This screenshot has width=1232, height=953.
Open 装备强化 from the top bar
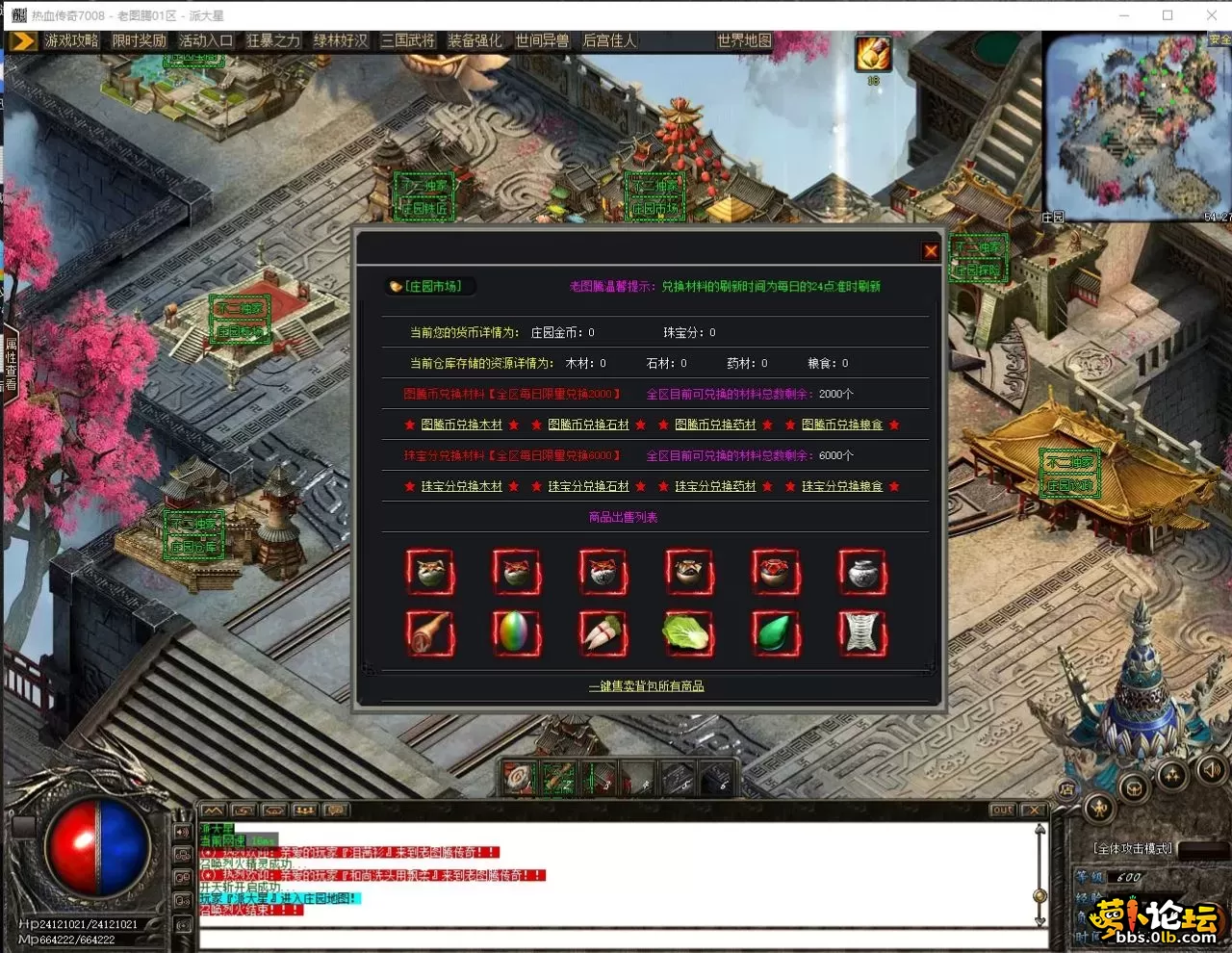(x=475, y=40)
